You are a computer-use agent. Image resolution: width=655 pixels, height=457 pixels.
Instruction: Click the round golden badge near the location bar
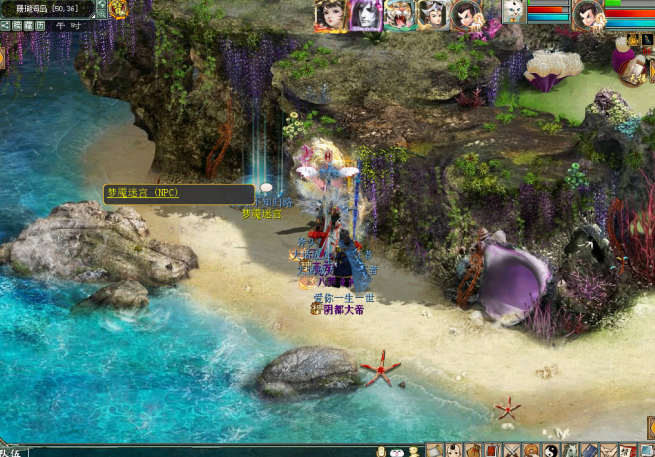pos(118,9)
